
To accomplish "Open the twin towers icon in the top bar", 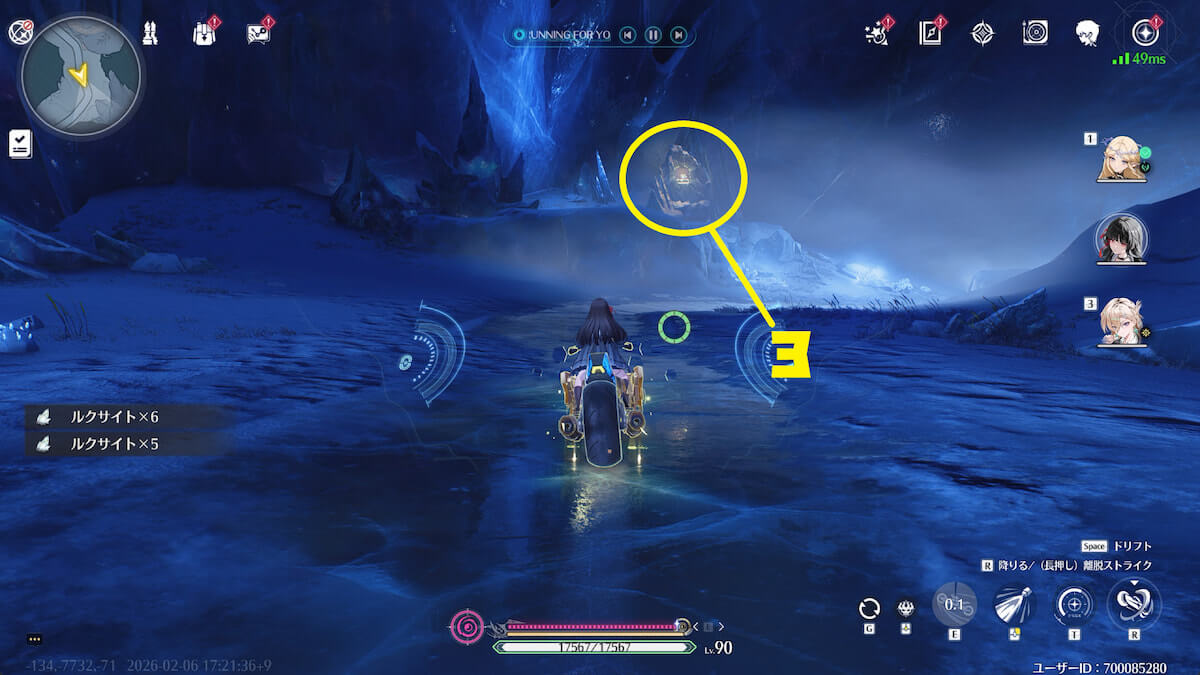I will pos(149,33).
